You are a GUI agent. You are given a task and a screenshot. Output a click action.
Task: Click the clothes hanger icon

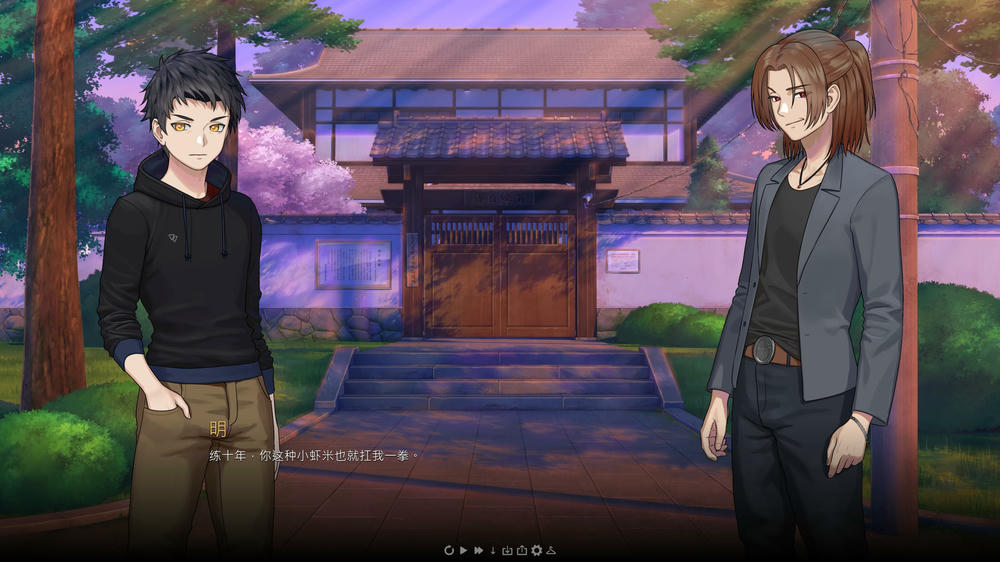point(550,550)
